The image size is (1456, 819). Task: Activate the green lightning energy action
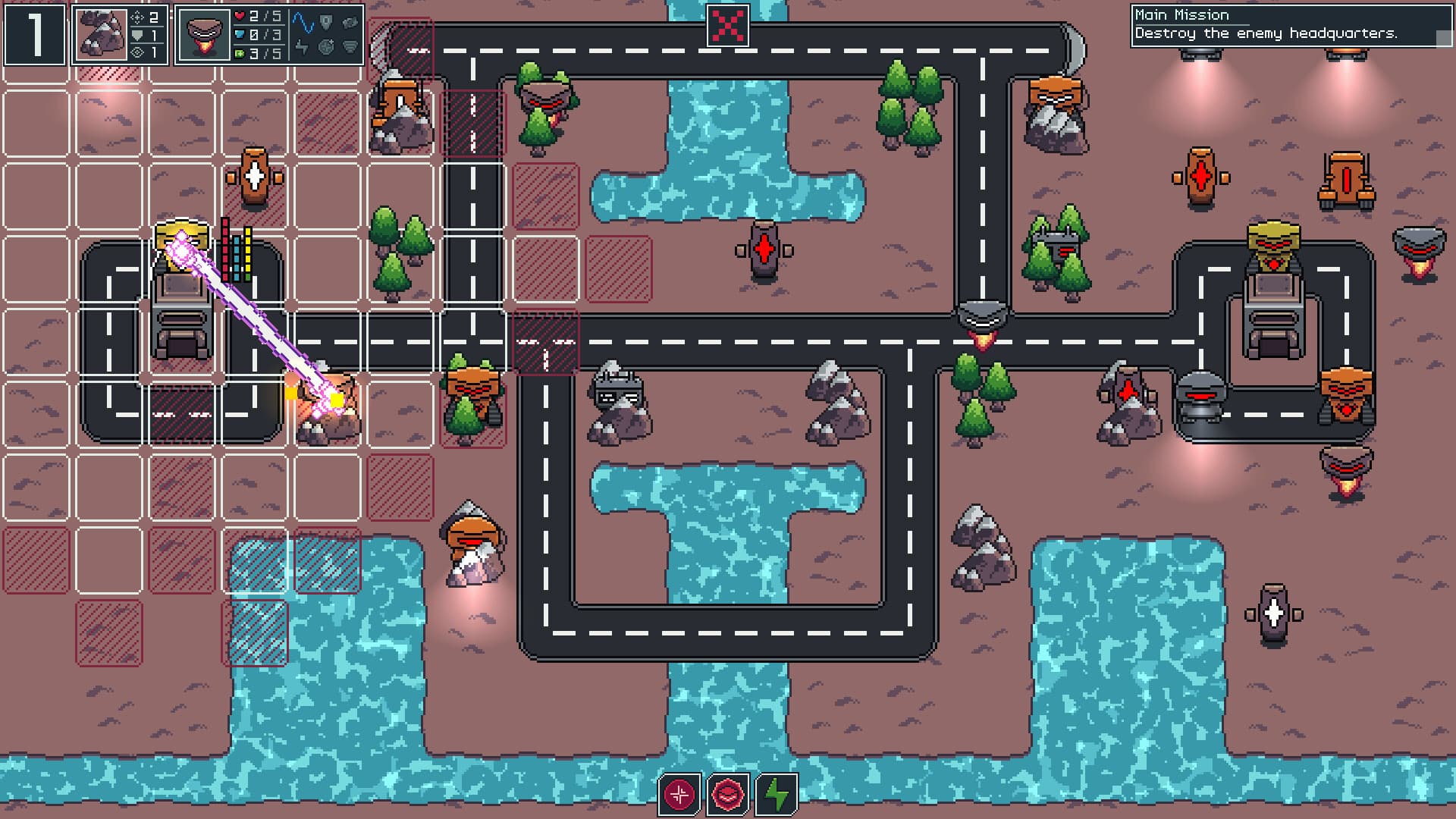pyautogui.click(x=775, y=795)
